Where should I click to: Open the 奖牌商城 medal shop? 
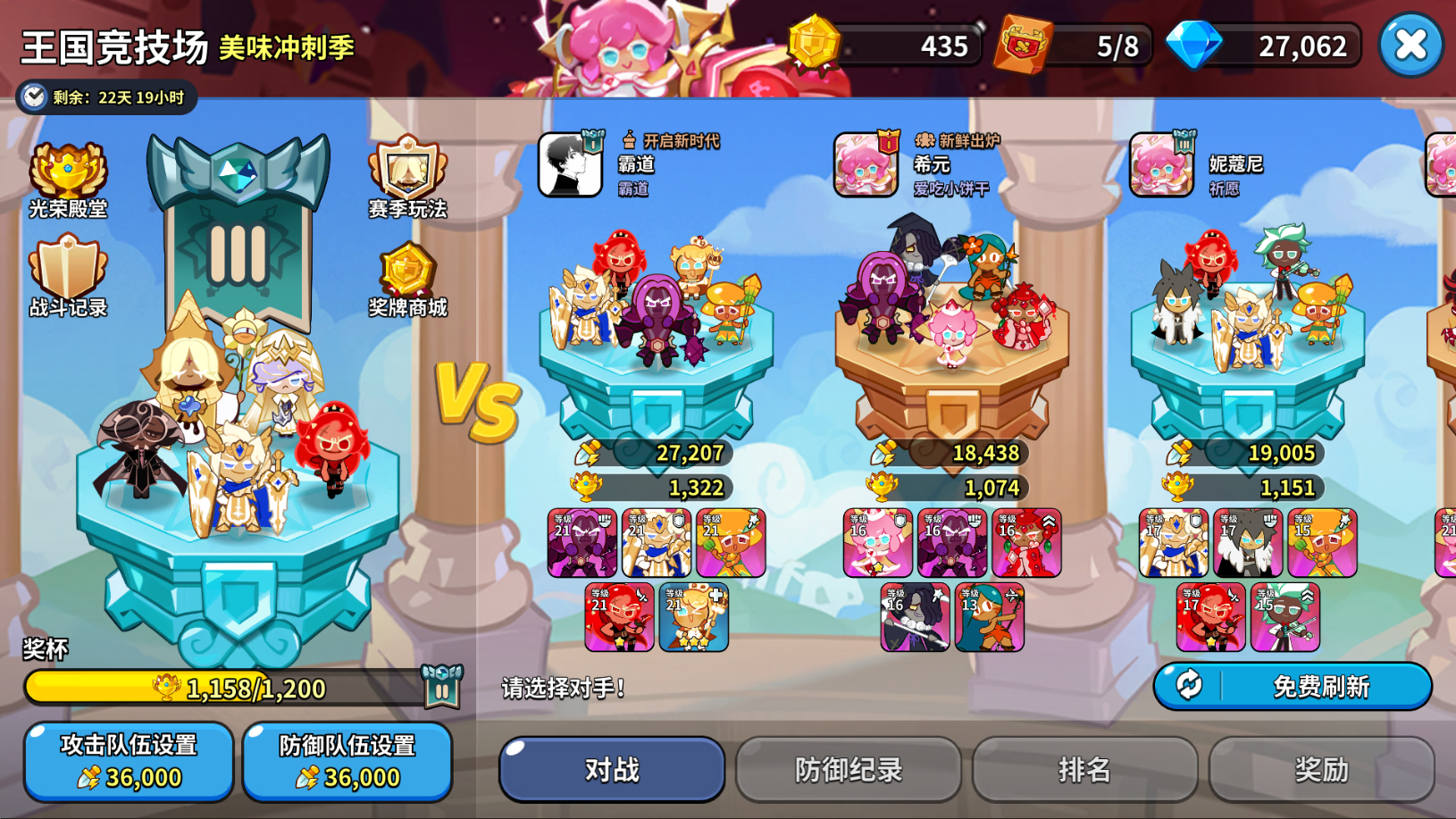click(x=407, y=279)
